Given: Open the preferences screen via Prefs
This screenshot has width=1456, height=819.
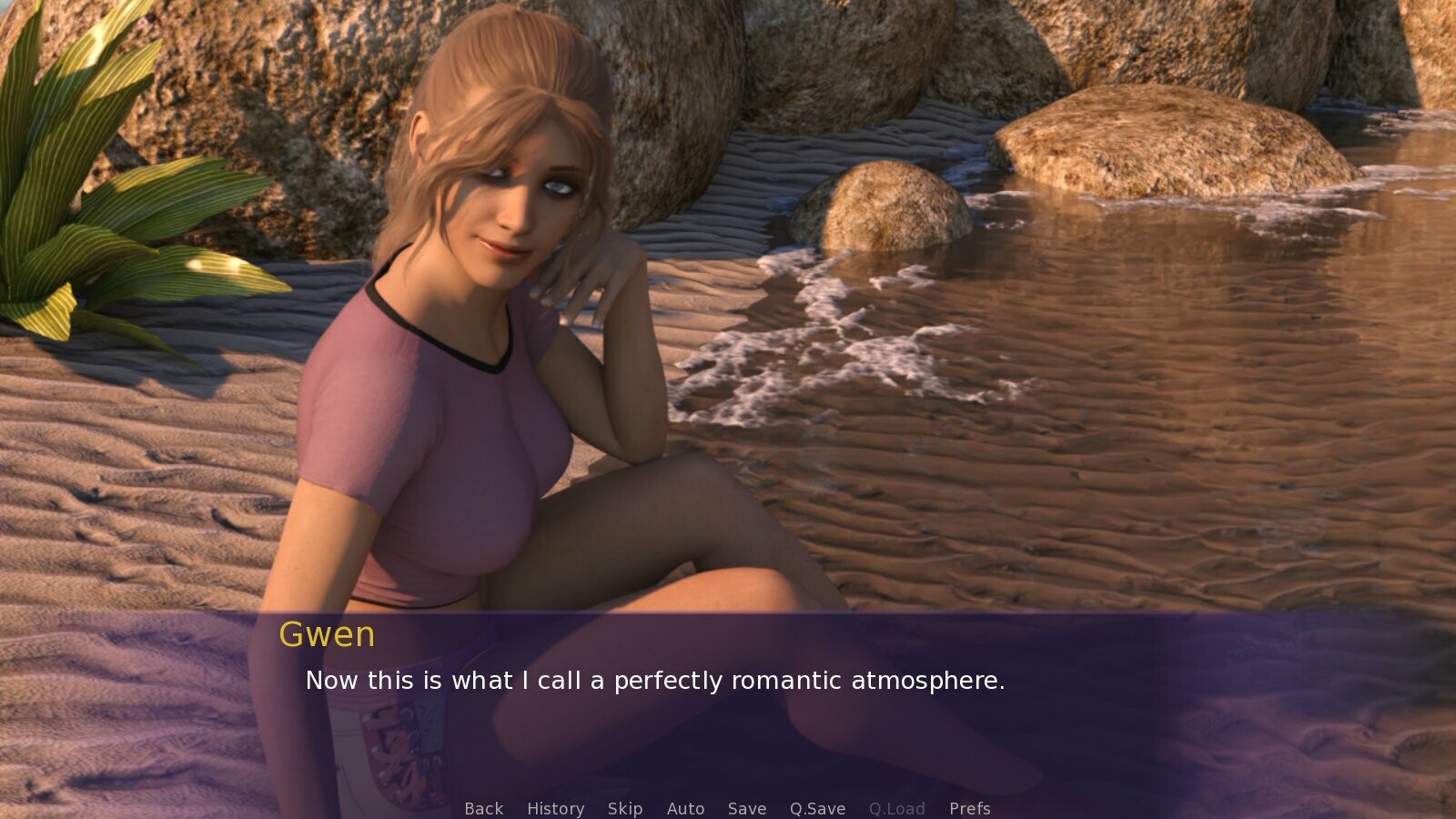Looking at the screenshot, I should [970, 808].
